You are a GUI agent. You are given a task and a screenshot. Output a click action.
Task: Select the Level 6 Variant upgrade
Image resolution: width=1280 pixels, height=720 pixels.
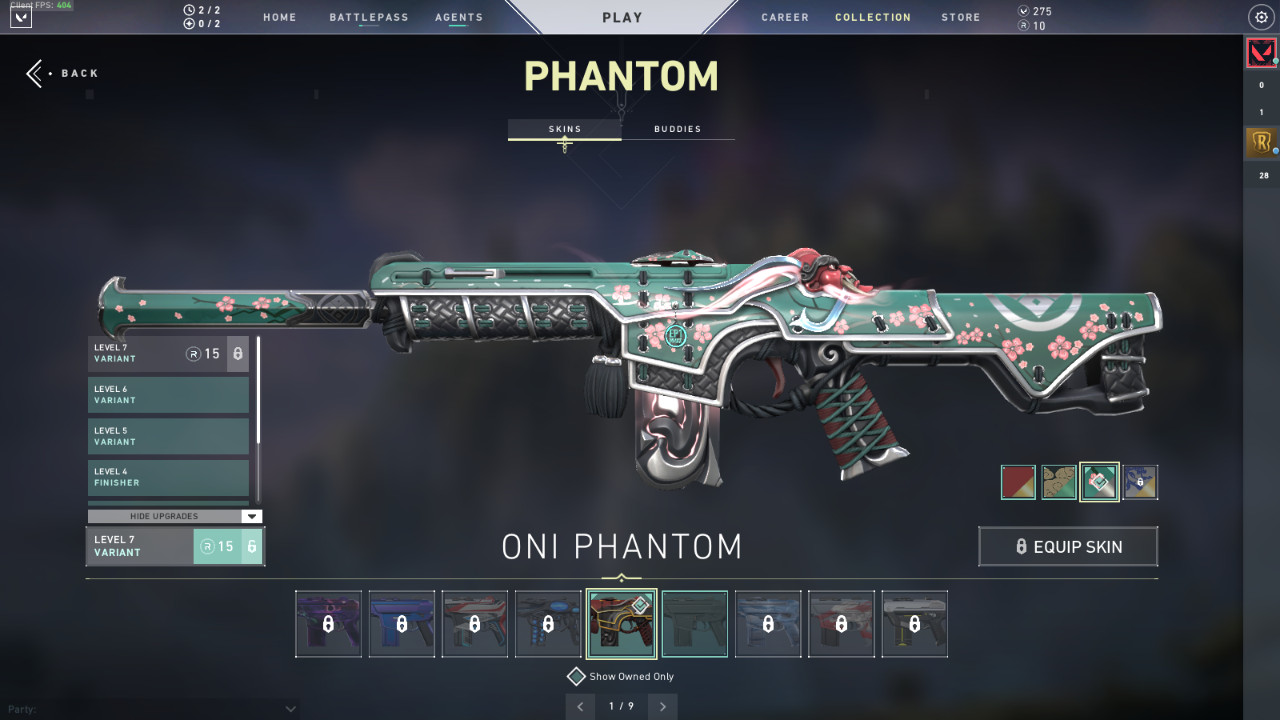coord(168,395)
